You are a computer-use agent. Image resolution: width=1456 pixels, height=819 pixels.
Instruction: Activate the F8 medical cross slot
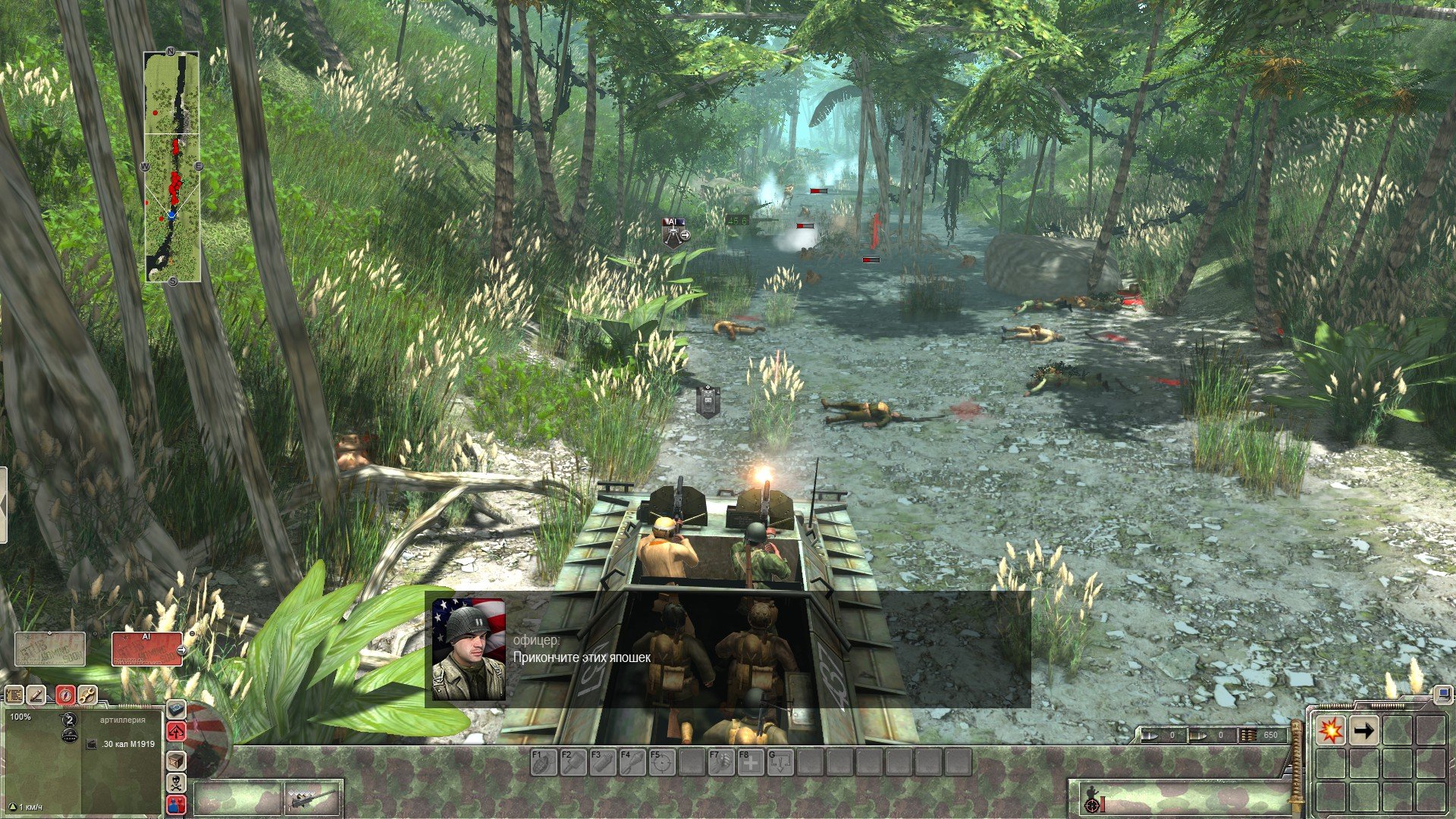click(x=751, y=762)
